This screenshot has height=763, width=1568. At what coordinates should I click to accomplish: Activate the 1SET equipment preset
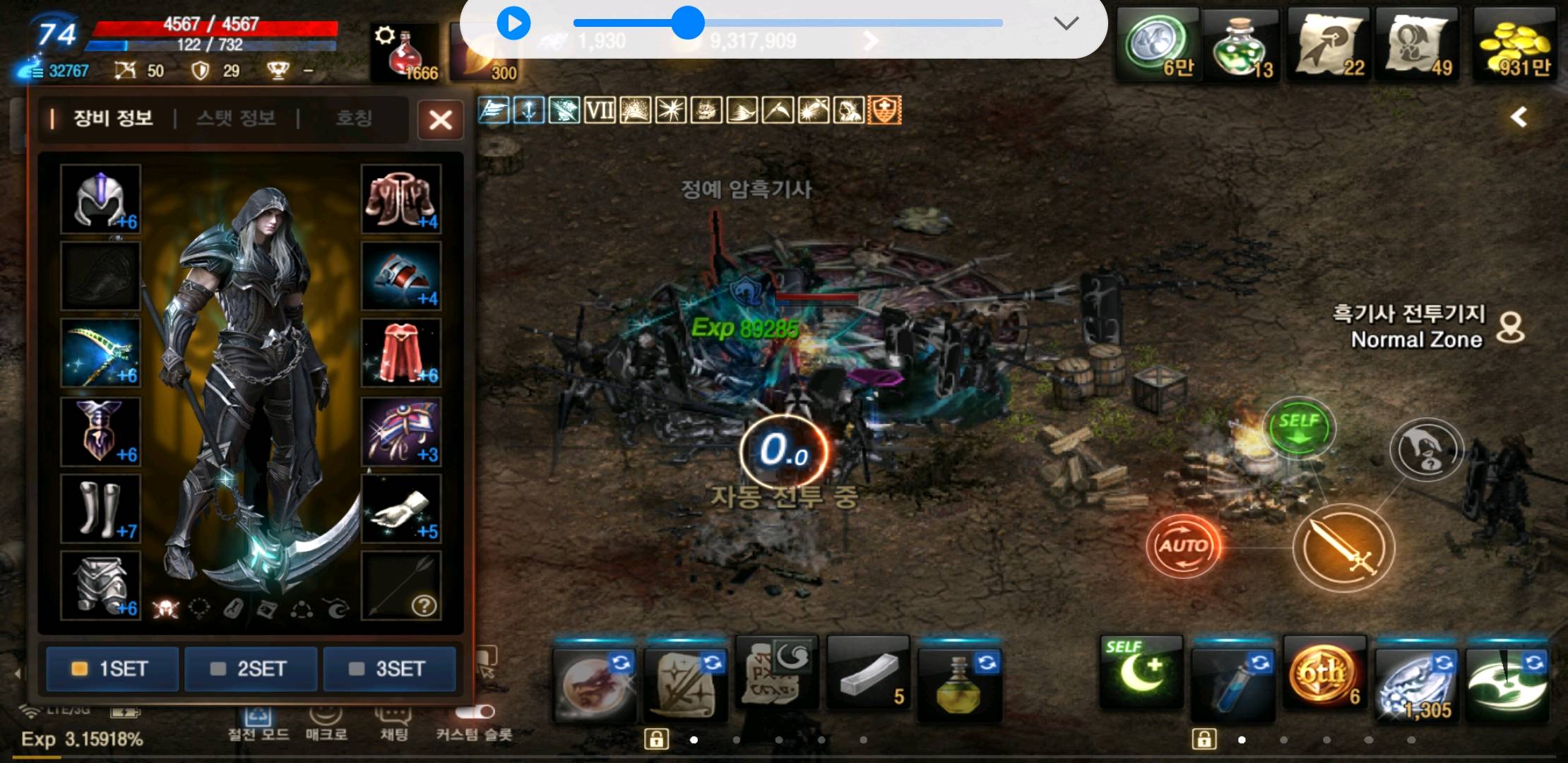pos(112,668)
